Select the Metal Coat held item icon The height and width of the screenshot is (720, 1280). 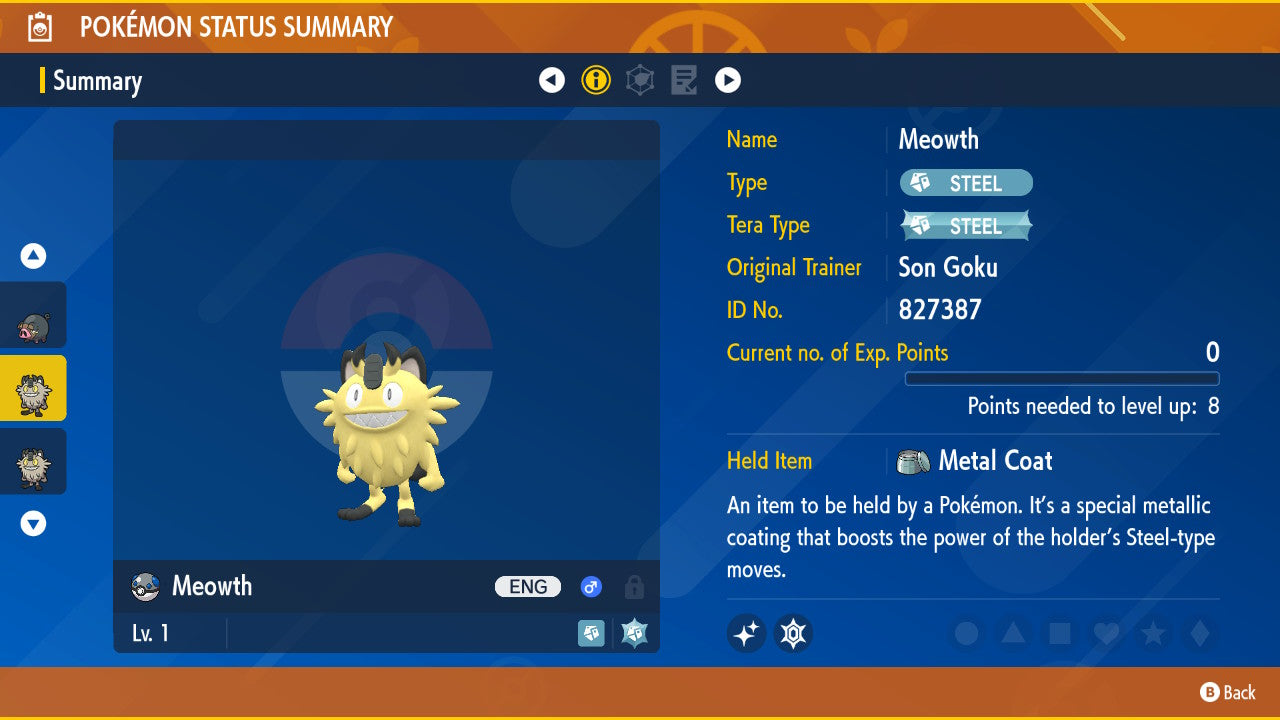[x=913, y=461]
